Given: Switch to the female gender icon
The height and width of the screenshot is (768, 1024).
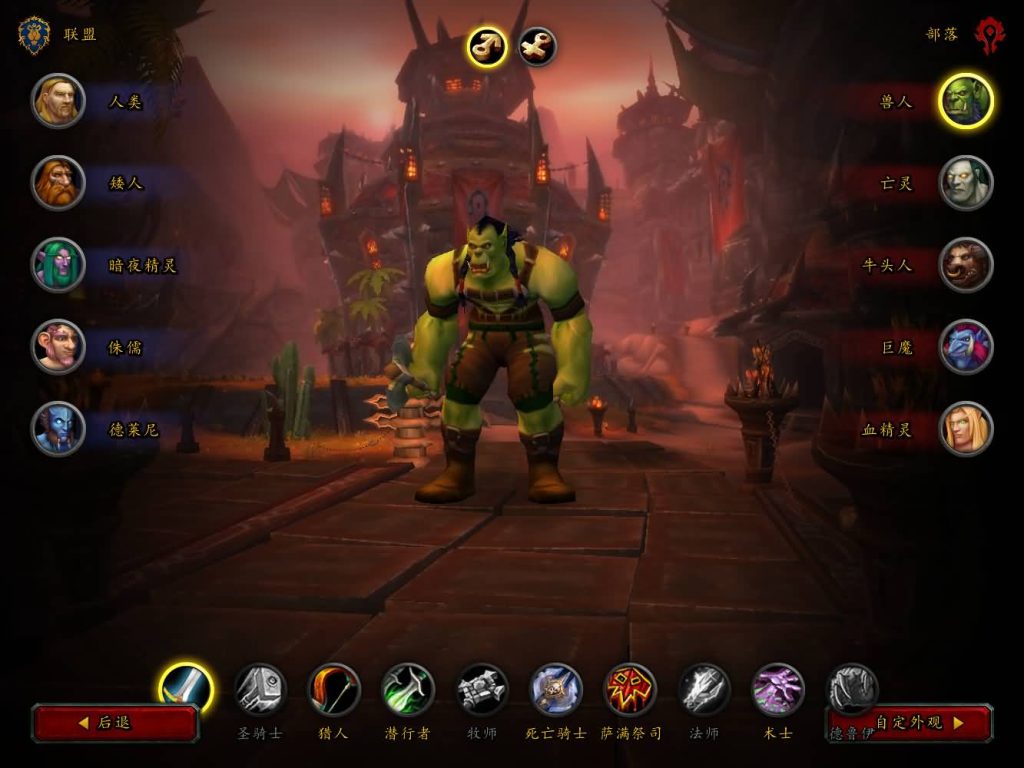Looking at the screenshot, I should 537,46.
